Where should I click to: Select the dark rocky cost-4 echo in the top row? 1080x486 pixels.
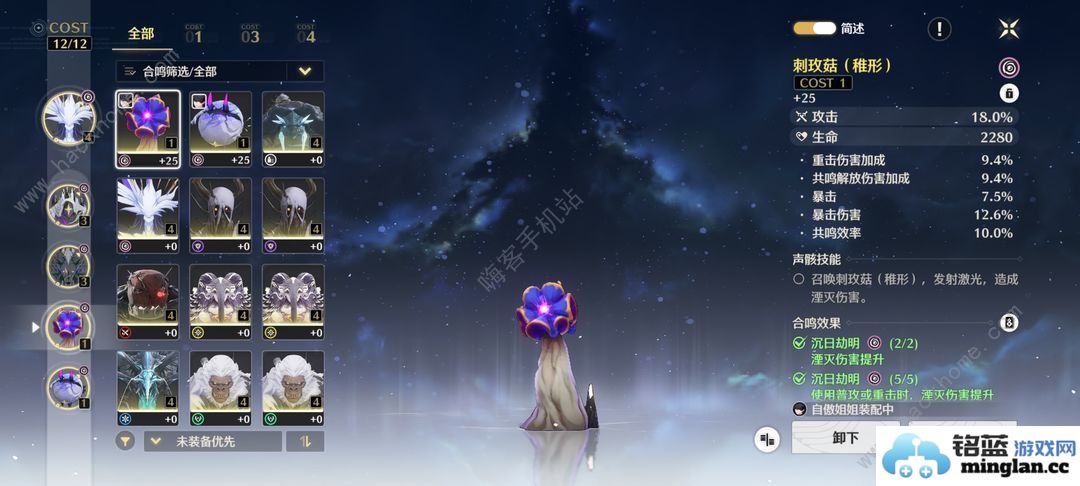click(293, 130)
